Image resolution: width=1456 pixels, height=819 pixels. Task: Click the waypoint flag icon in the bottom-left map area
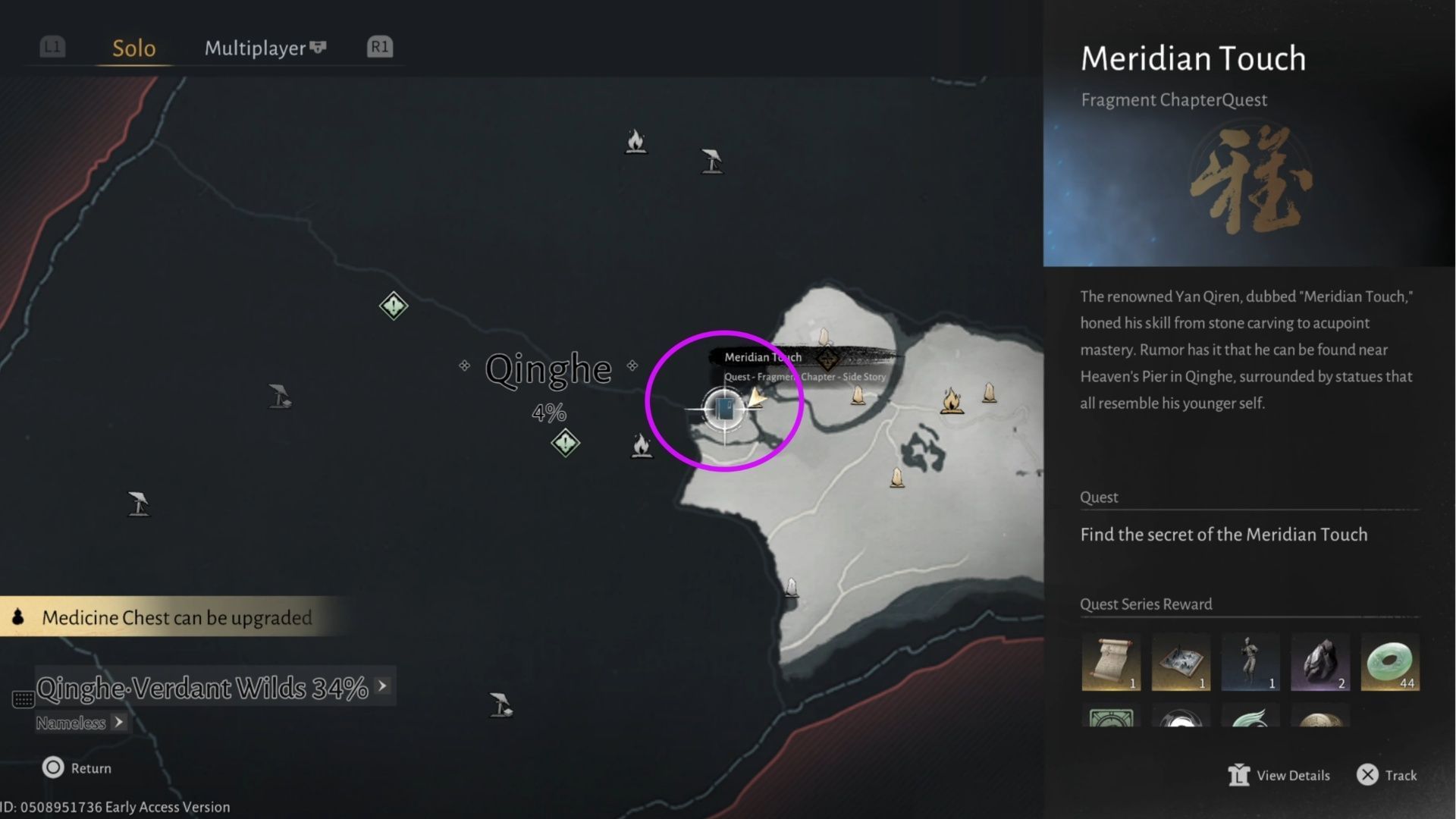click(x=137, y=503)
